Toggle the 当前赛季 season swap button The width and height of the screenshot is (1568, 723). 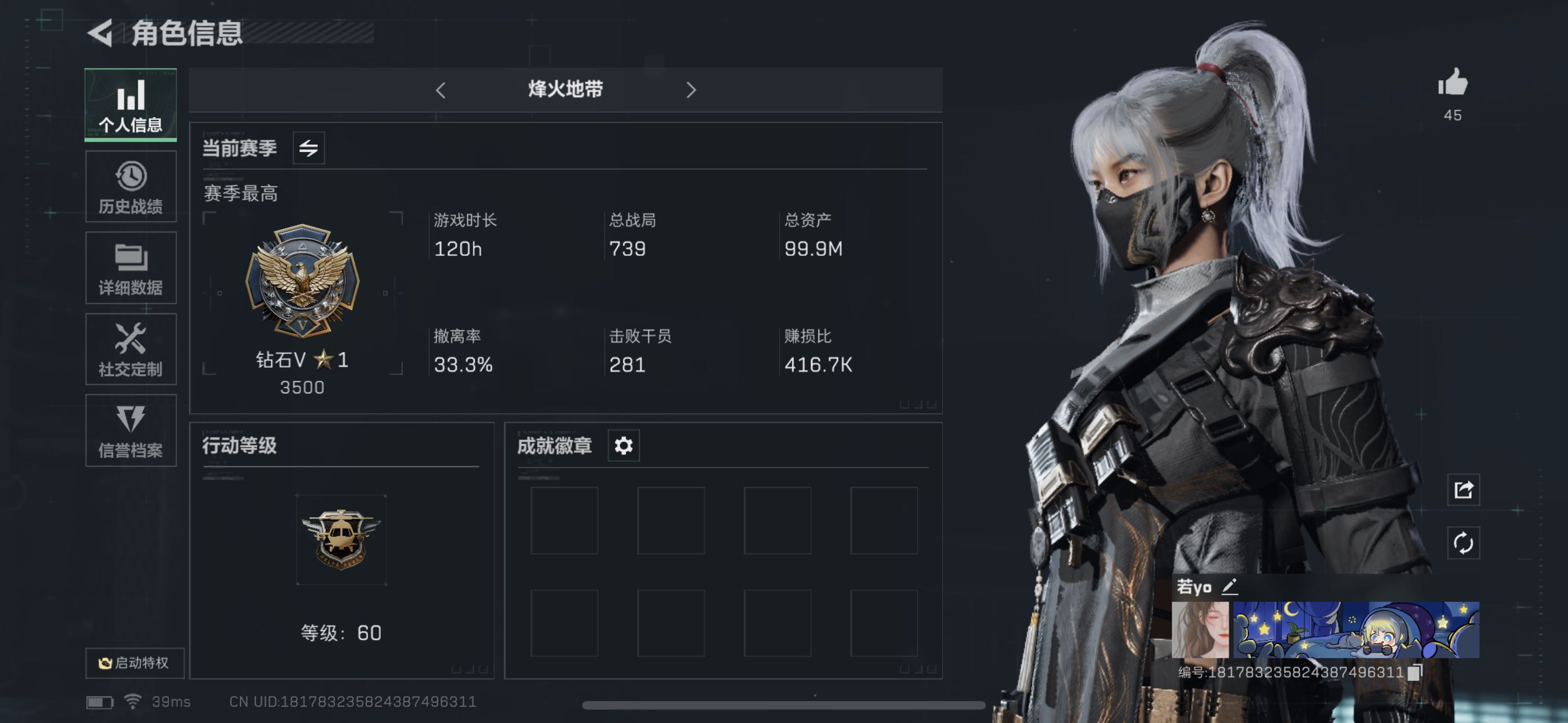pyautogui.click(x=308, y=148)
